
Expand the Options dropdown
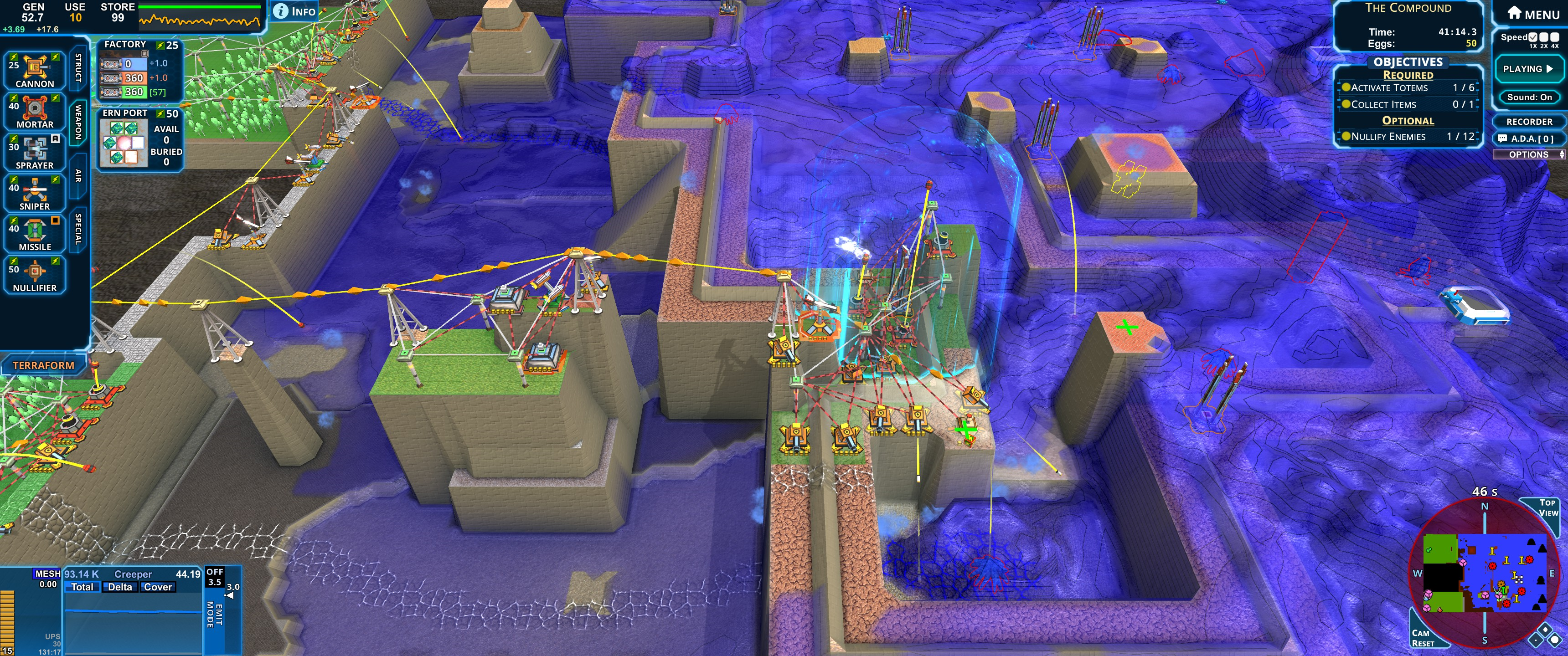1529,154
